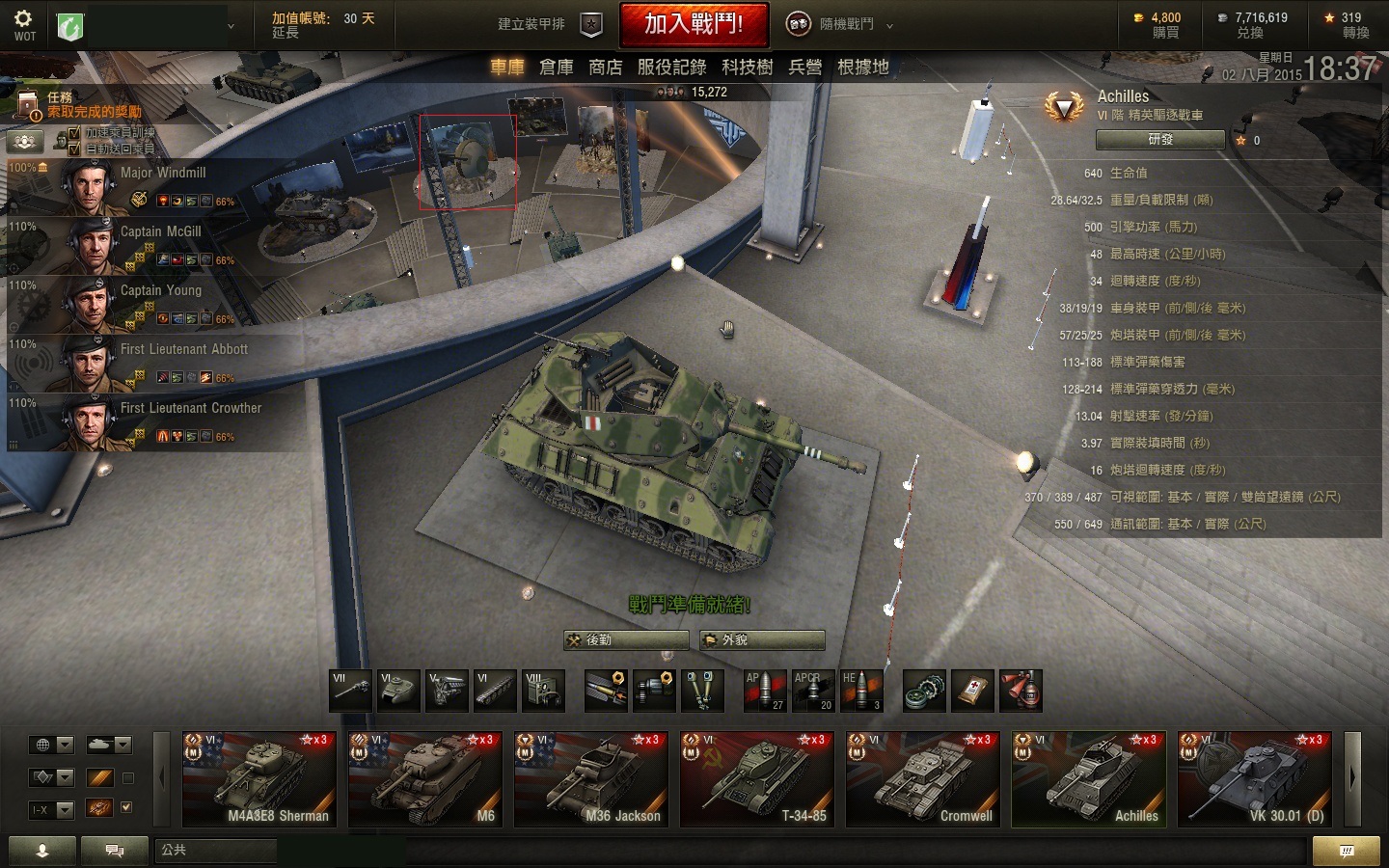Choose the Cromwell tank tile
This screenshot has height=868, width=1389.
(923, 779)
